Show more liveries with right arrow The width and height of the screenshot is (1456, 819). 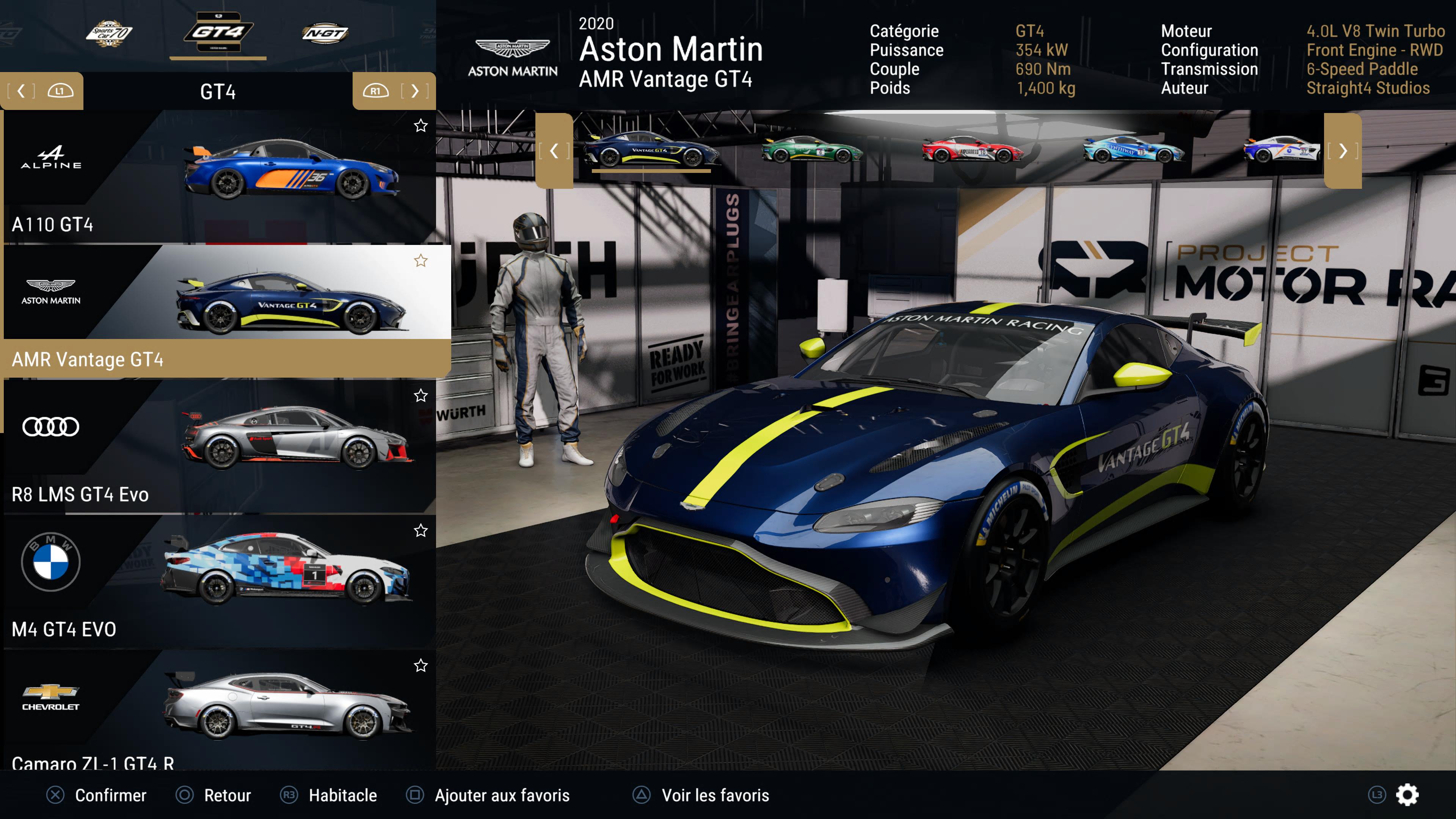coord(1342,151)
